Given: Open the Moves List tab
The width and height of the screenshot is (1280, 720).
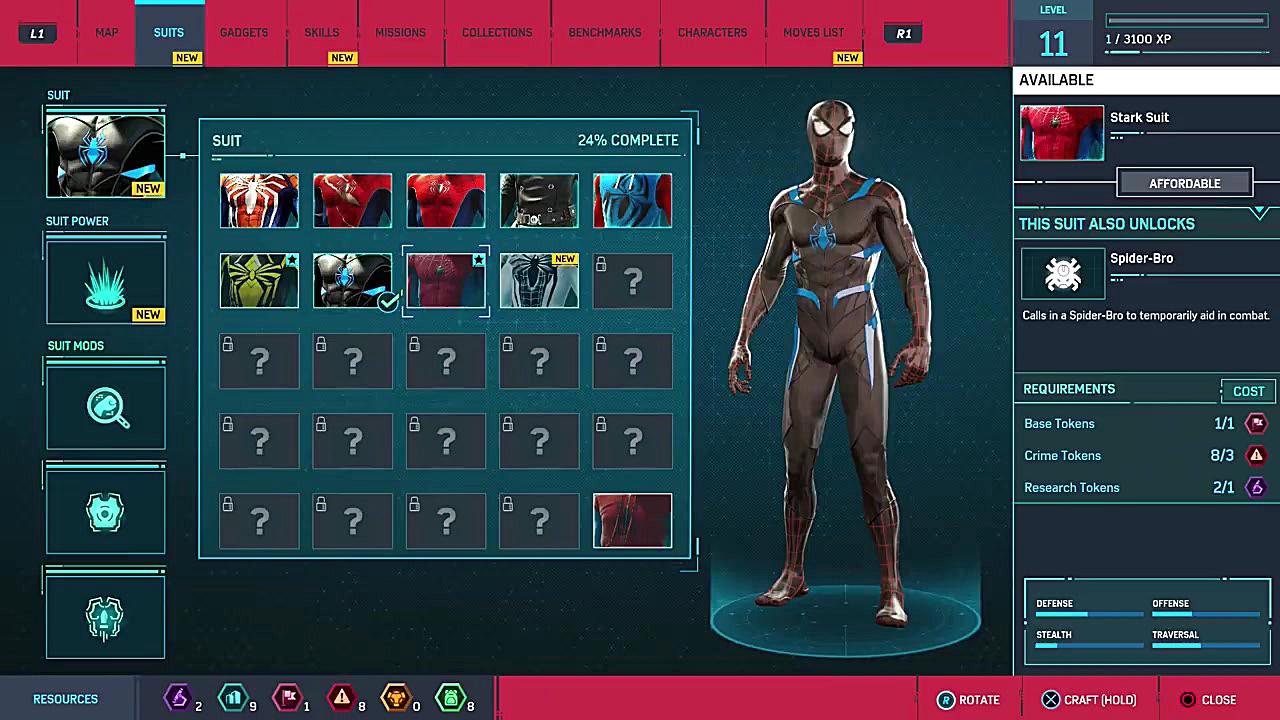Looking at the screenshot, I should [813, 33].
